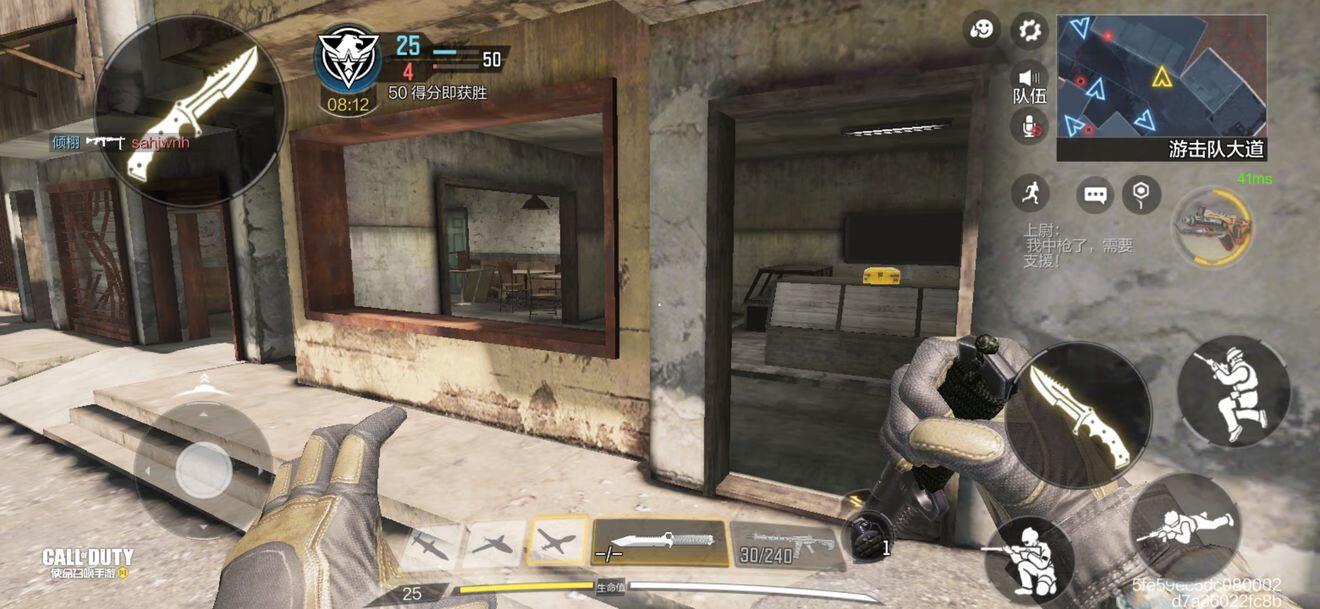This screenshot has height=609, width=1320.
Task: Select the highlighted drone scorestreak slot
Action: 557,543
